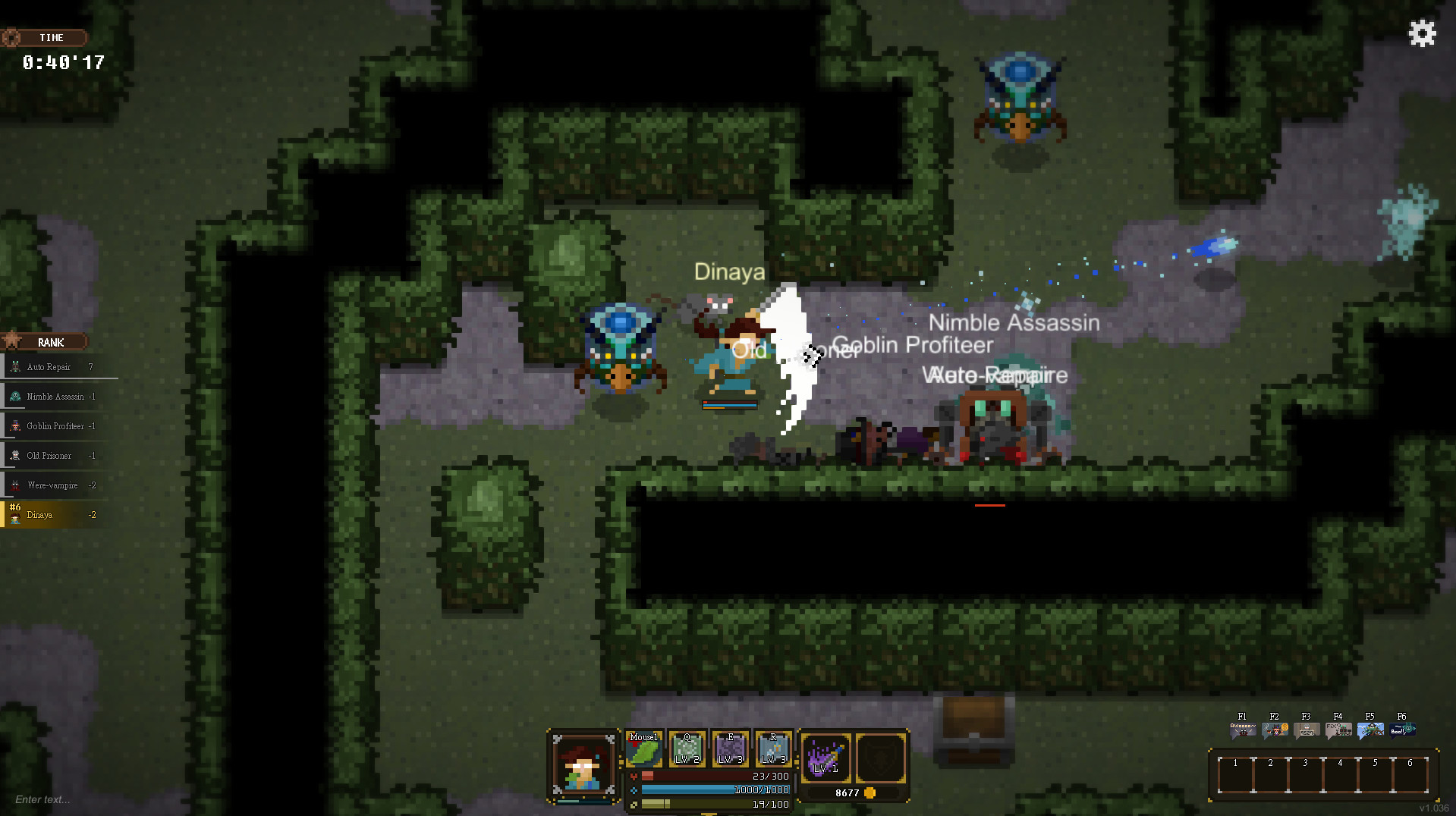Select the E skill at LV 3
Viewport: 1456px width, 816px height.
click(731, 752)
